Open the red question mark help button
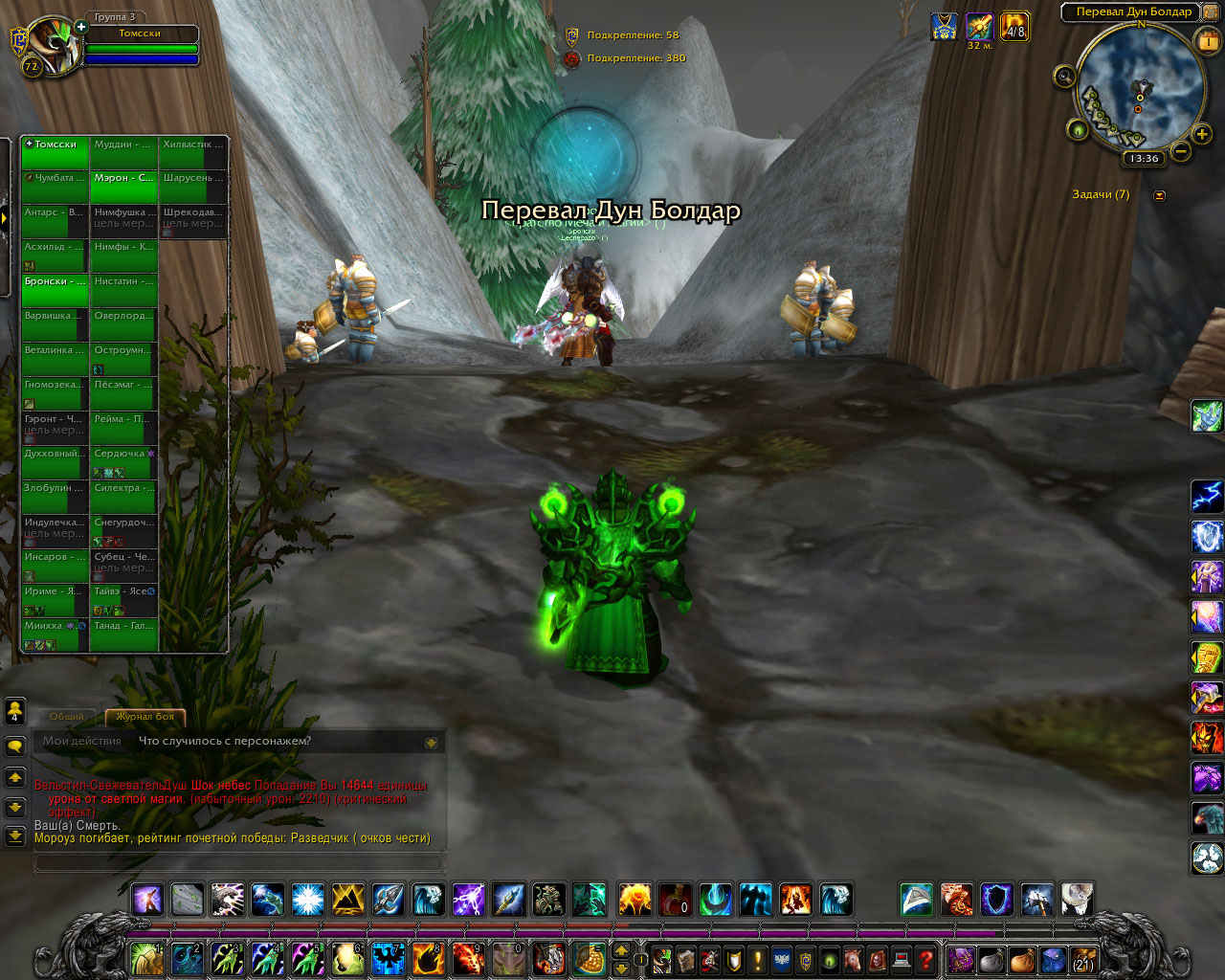The height and width of the screenshot is (980, 1225). coord(925,959)
